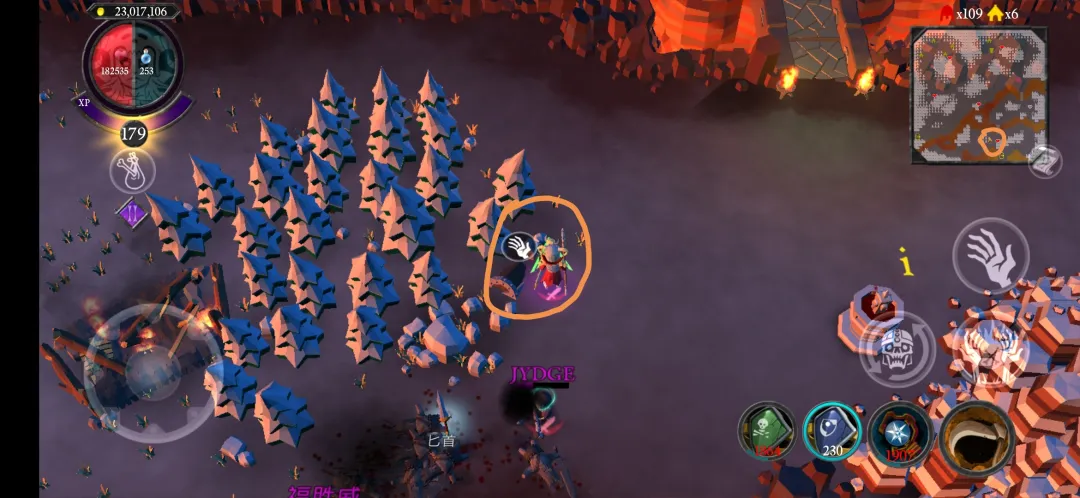Tap the map scroll button
Image resolution: width=1080 pixels, height=498 pixels.
[x=1044, y=161]
